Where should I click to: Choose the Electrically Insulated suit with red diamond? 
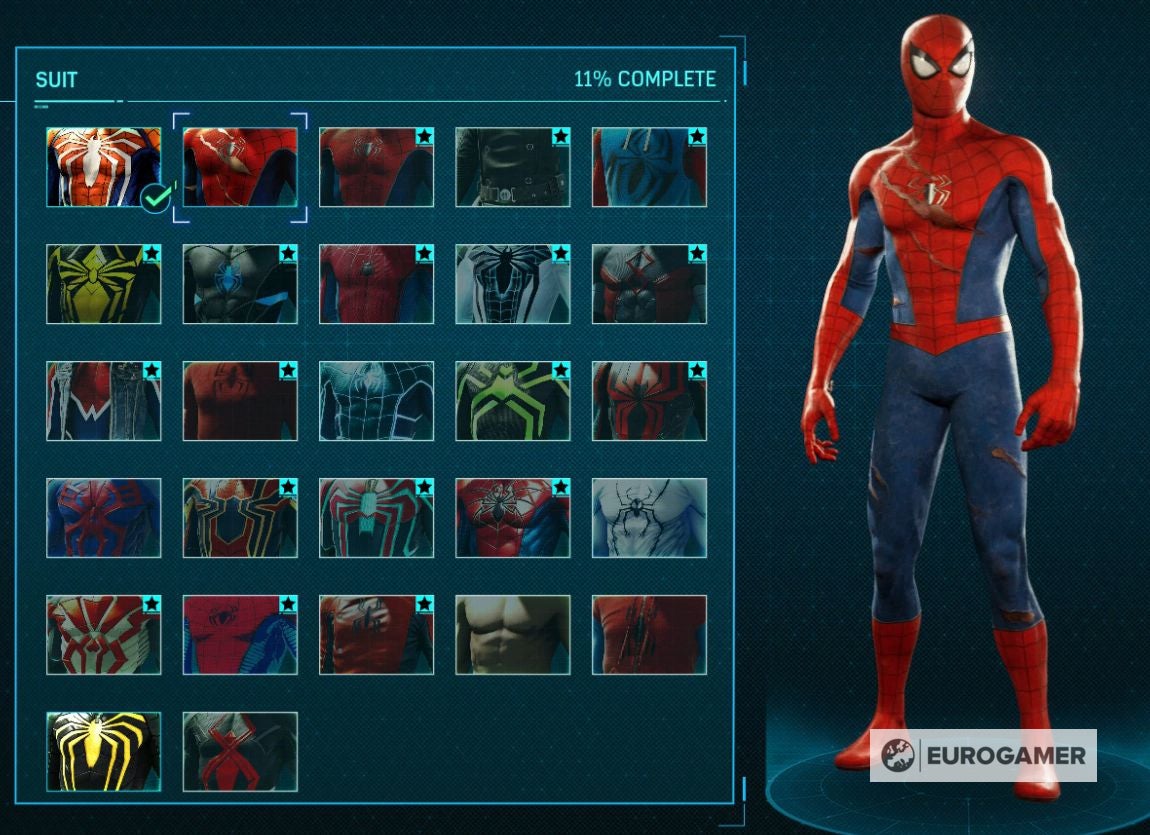coord(649,284)
